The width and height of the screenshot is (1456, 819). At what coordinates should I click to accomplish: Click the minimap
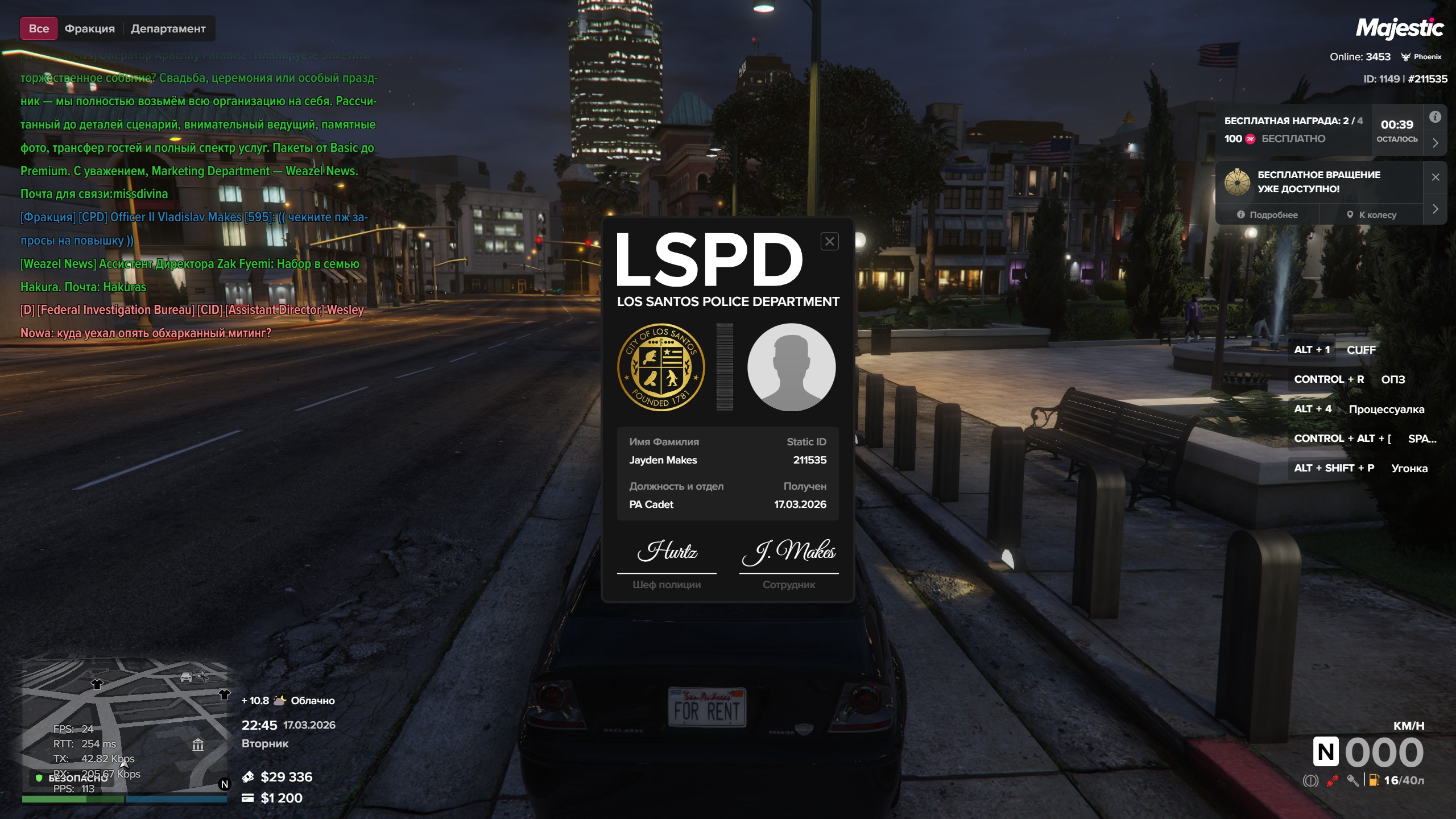click(x=124, y=728)
